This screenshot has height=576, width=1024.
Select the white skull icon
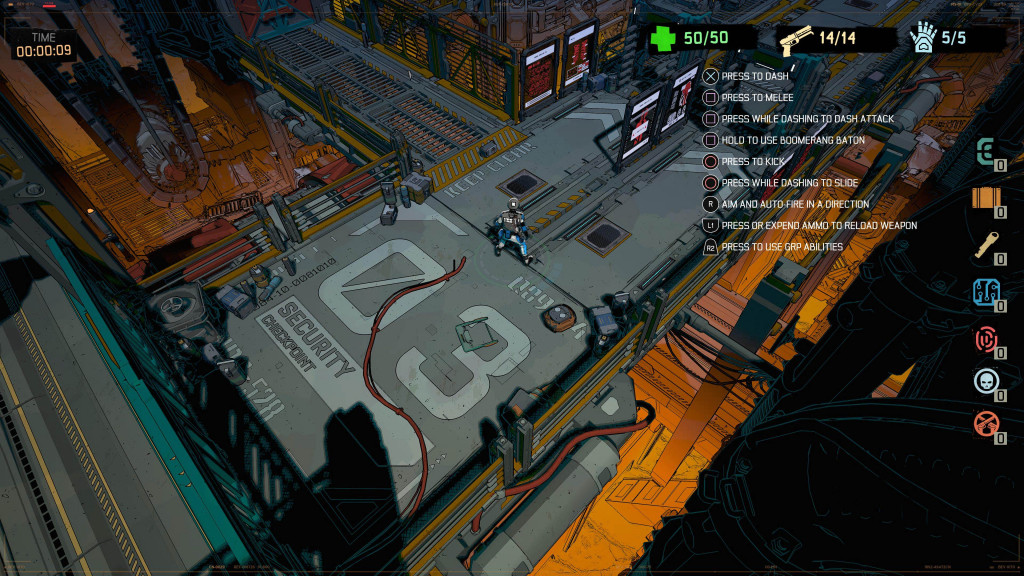click(x=986, y=381)
